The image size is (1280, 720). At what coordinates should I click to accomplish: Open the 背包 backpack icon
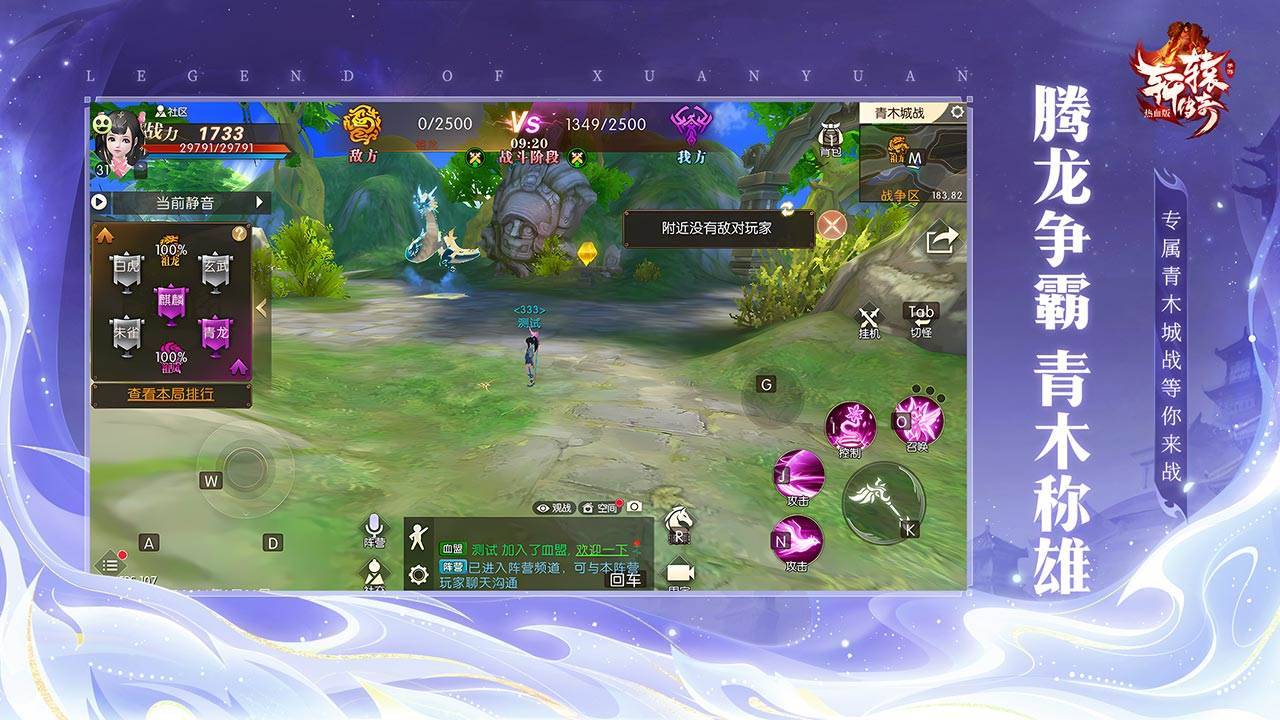(830, 142)
